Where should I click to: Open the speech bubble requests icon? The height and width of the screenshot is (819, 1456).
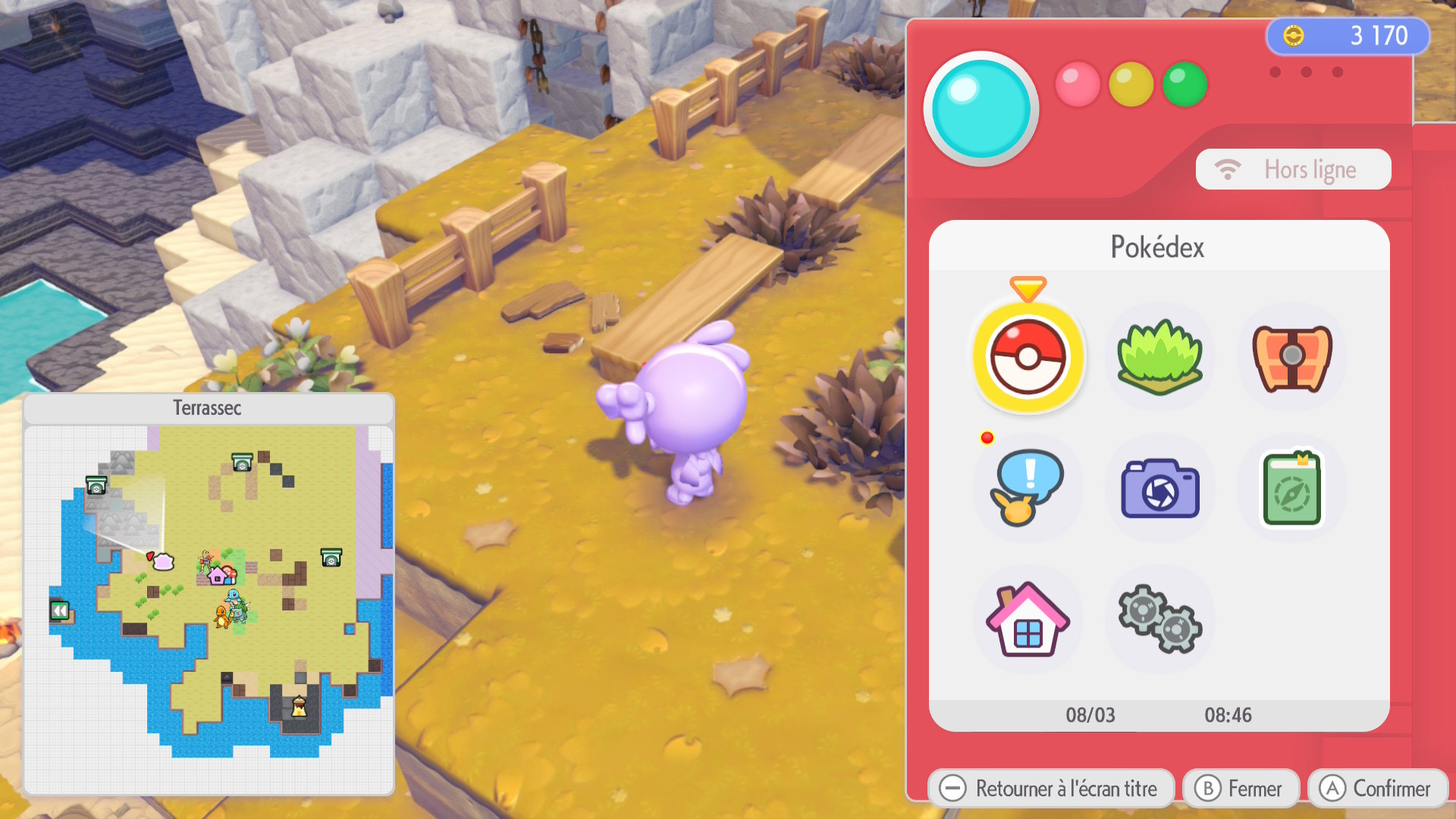[1027, 488]
